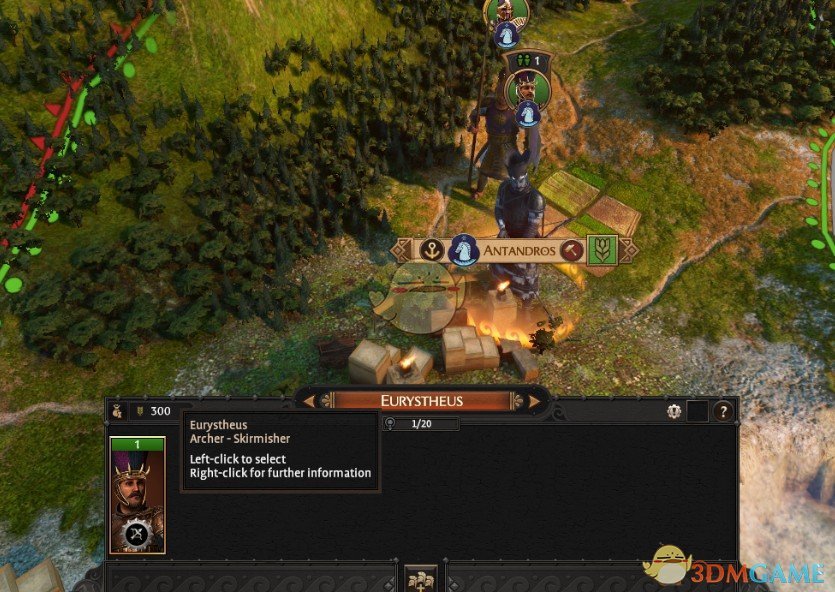The height and width of the screenshot is (592, 835).
Task: Click the gear icon in army panel
Action: pos(674,411)
